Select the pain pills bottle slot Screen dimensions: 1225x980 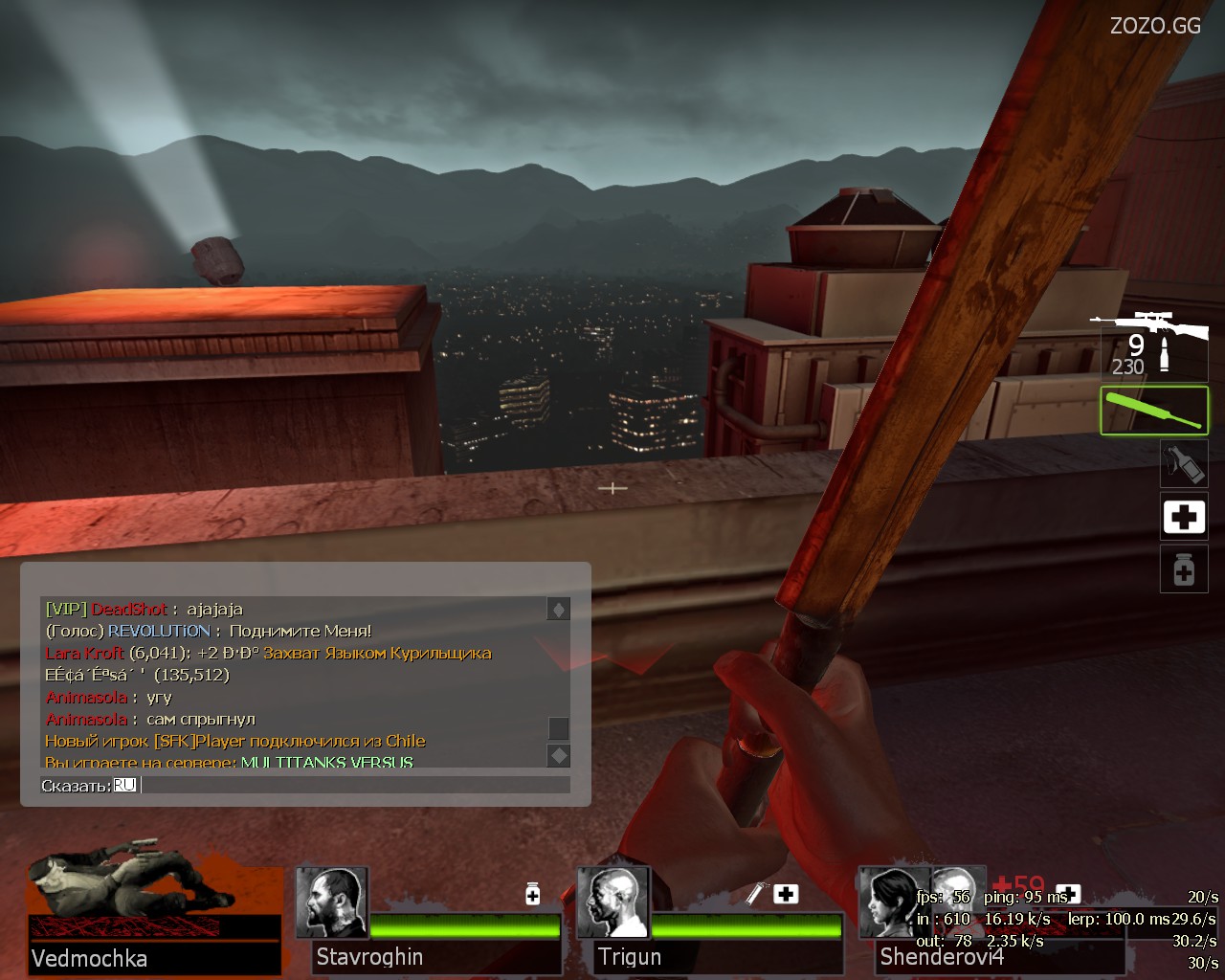(x=1183, y=569)
